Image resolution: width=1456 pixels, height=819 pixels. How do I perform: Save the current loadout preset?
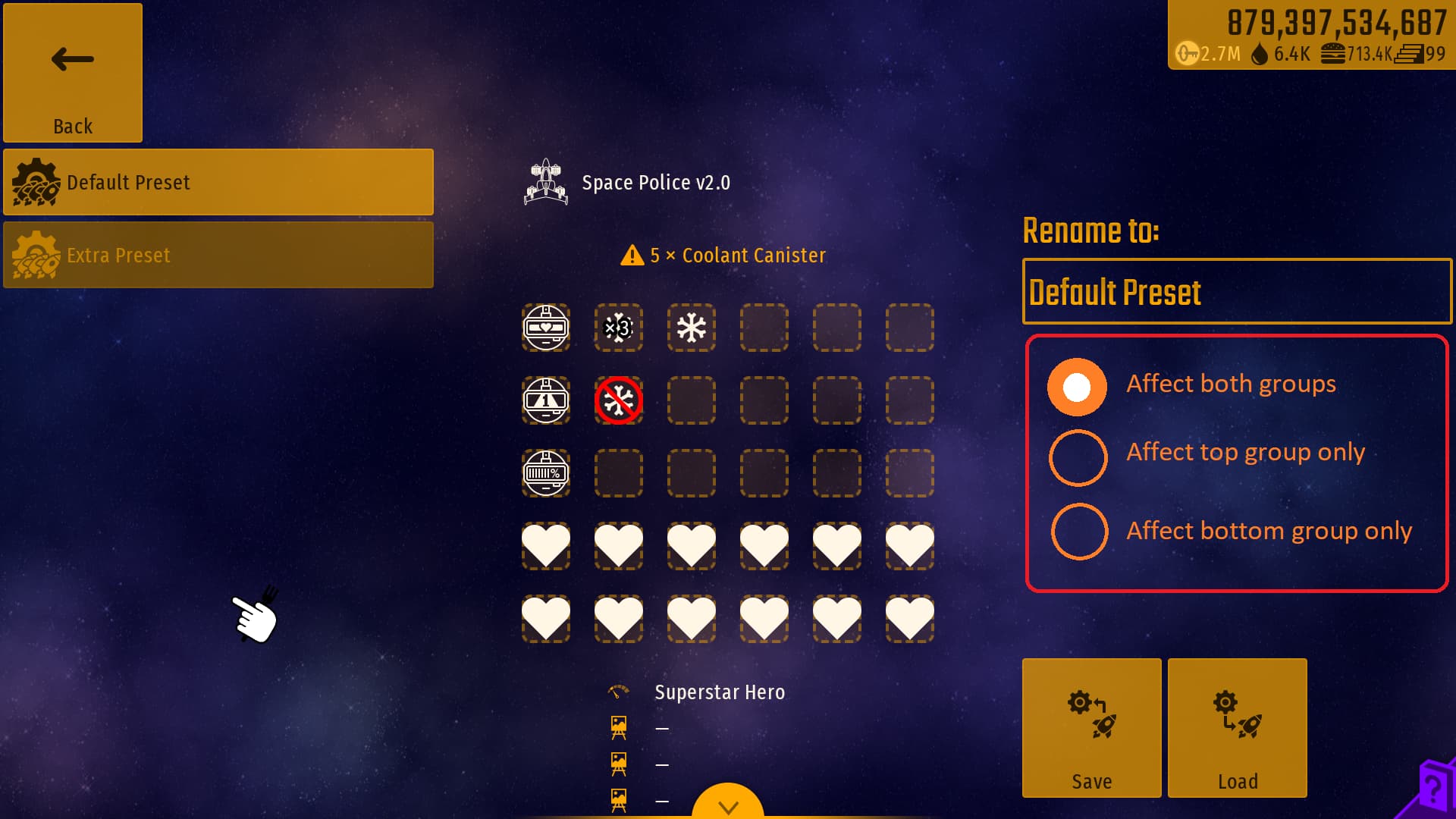click(1091, 728)
